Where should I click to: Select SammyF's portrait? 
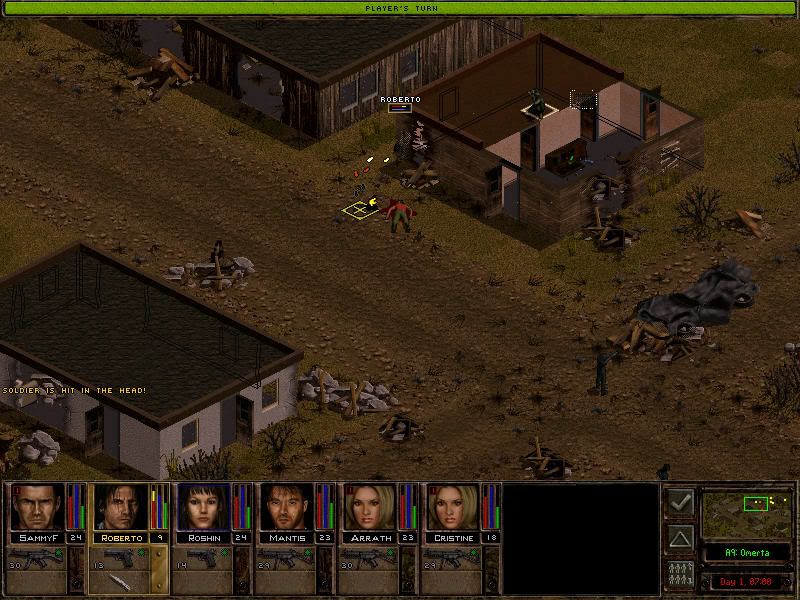pos(38,508)
